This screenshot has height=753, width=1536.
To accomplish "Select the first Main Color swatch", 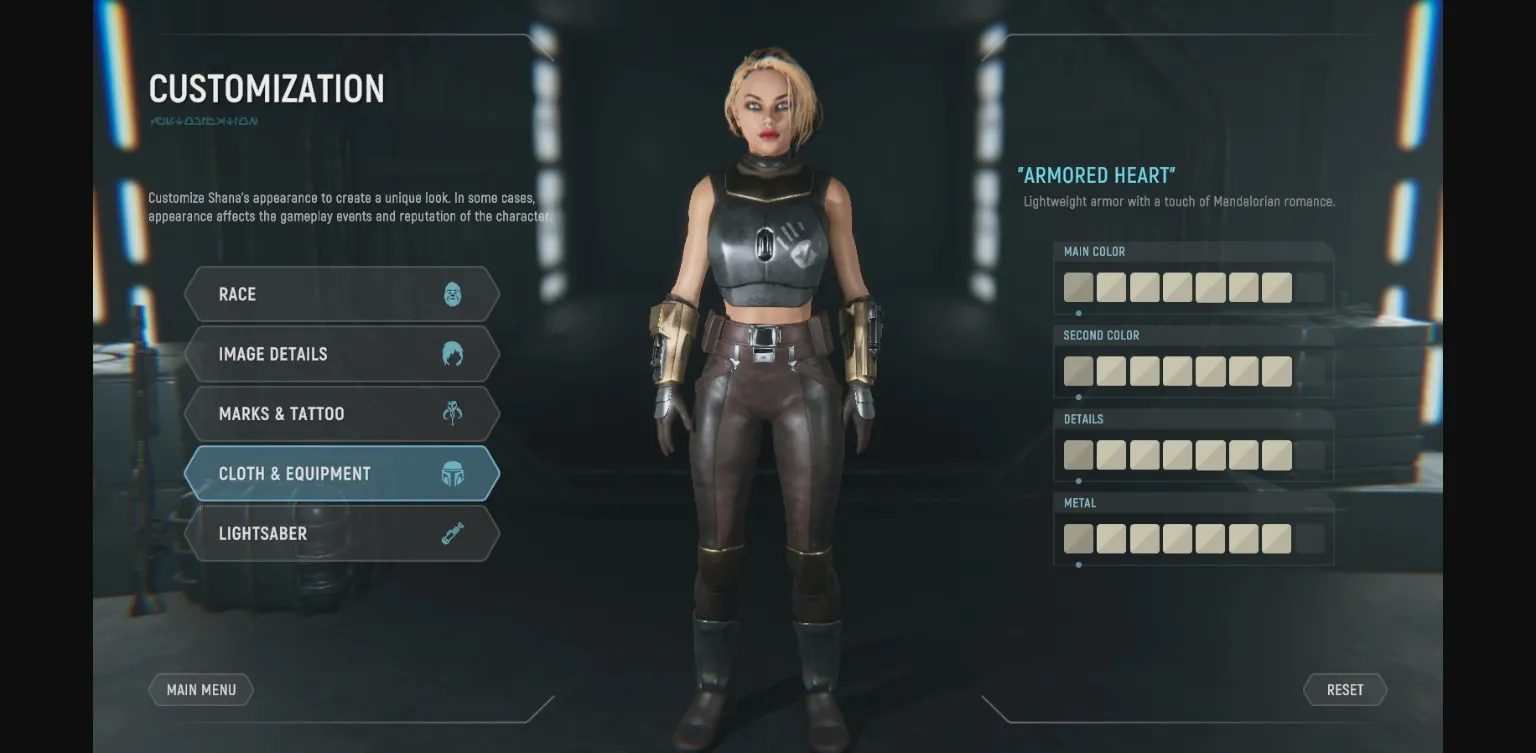I will [x=1078, y=287].
